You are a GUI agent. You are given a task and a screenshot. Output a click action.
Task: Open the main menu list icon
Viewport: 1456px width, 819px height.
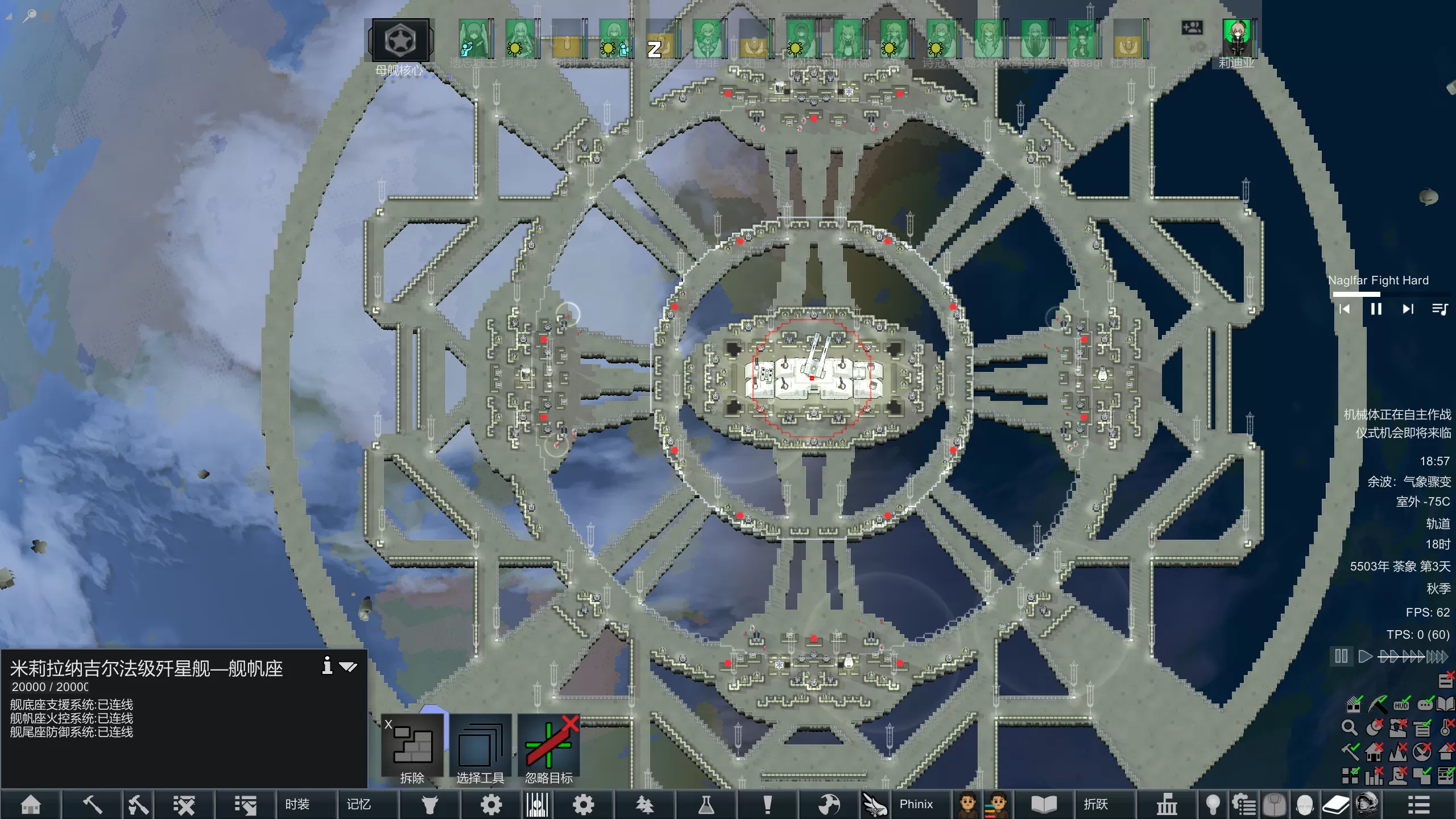pos(1418,804)
